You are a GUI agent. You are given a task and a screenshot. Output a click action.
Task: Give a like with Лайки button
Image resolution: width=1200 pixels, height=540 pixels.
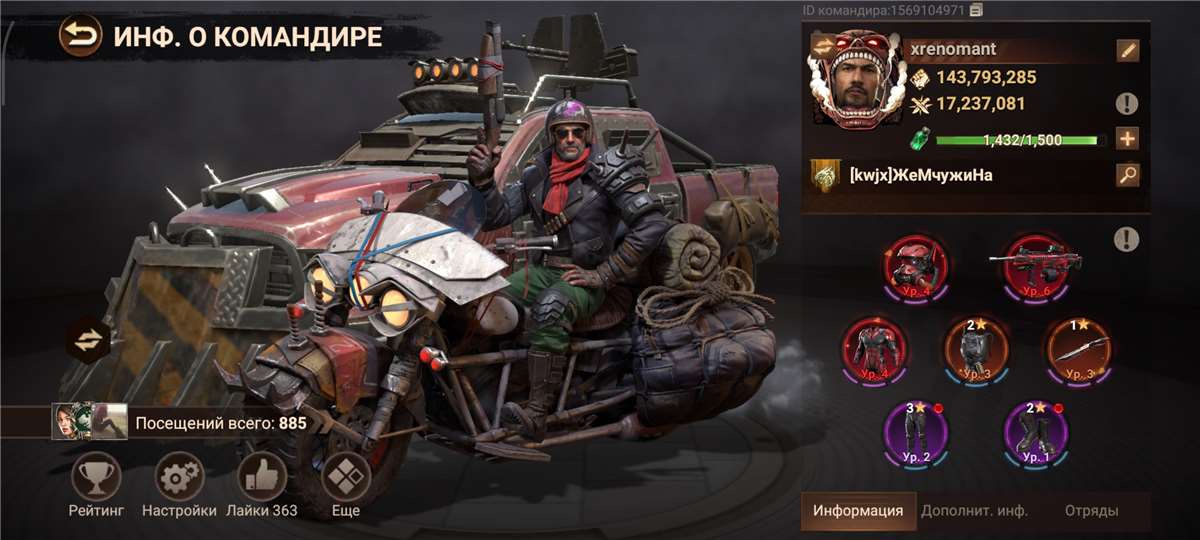click(x=262, y=479)
